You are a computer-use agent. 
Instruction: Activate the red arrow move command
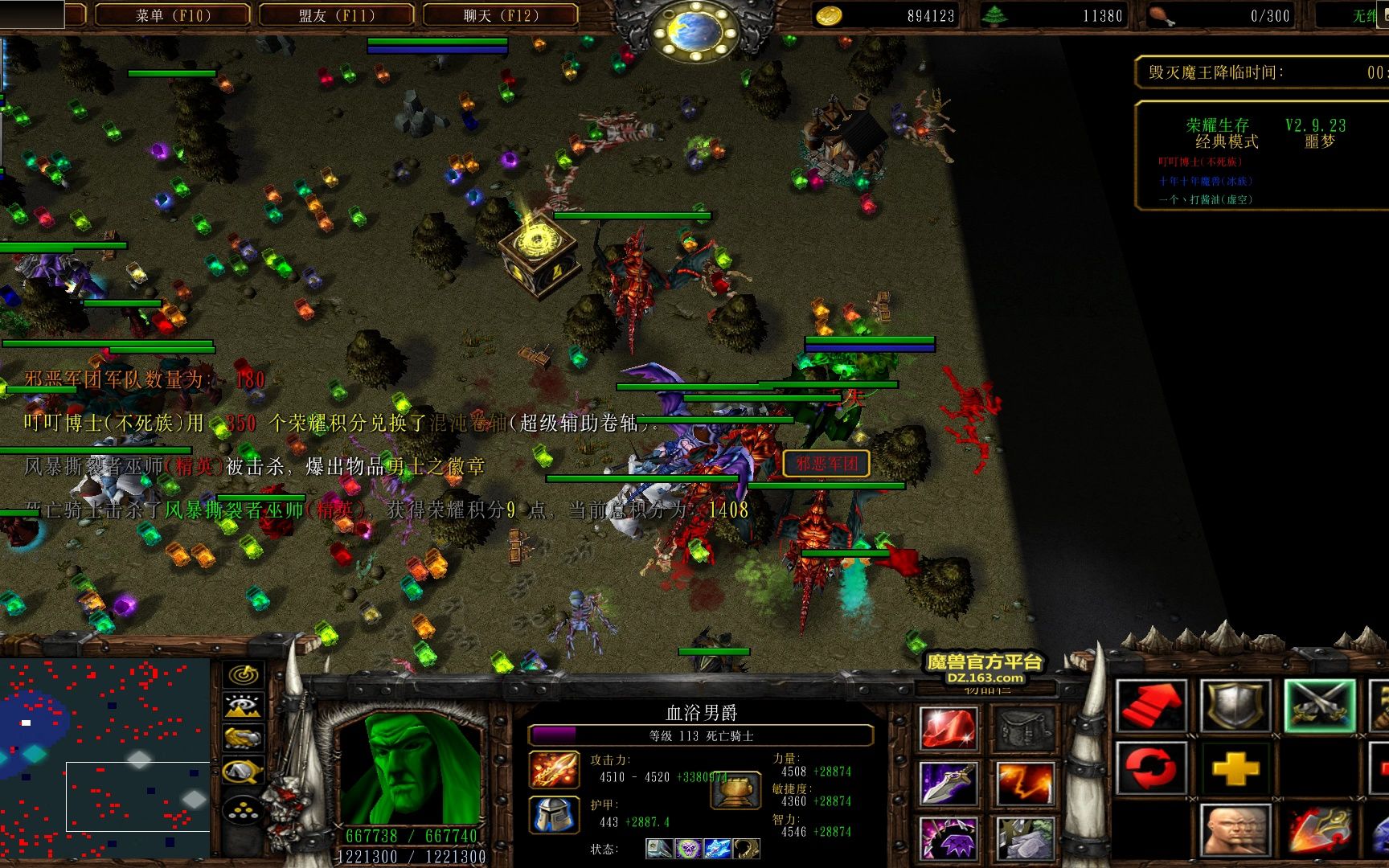[1151, 706]
